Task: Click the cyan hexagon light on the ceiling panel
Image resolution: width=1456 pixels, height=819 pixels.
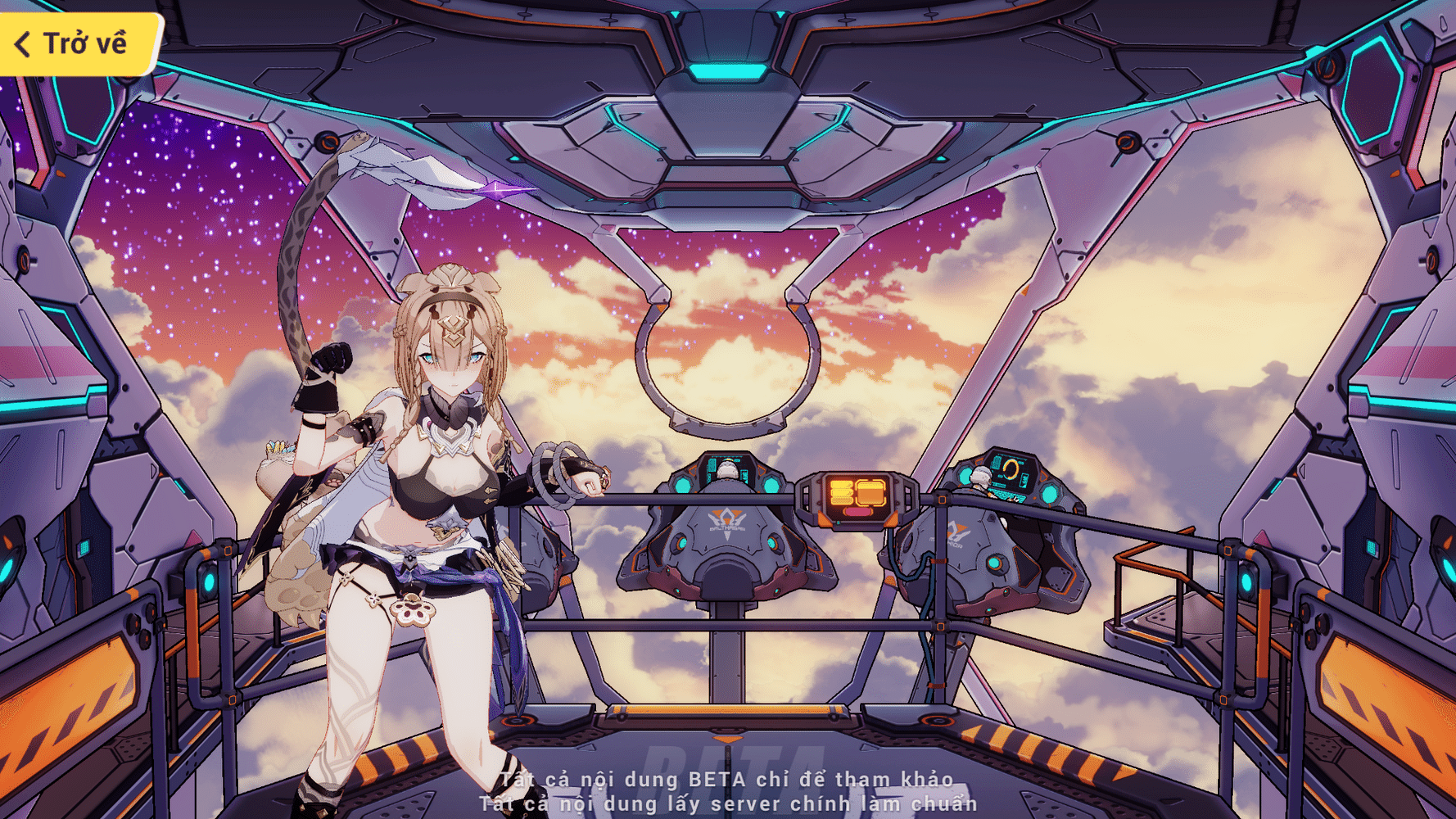Action: click(x=729, y=71)
